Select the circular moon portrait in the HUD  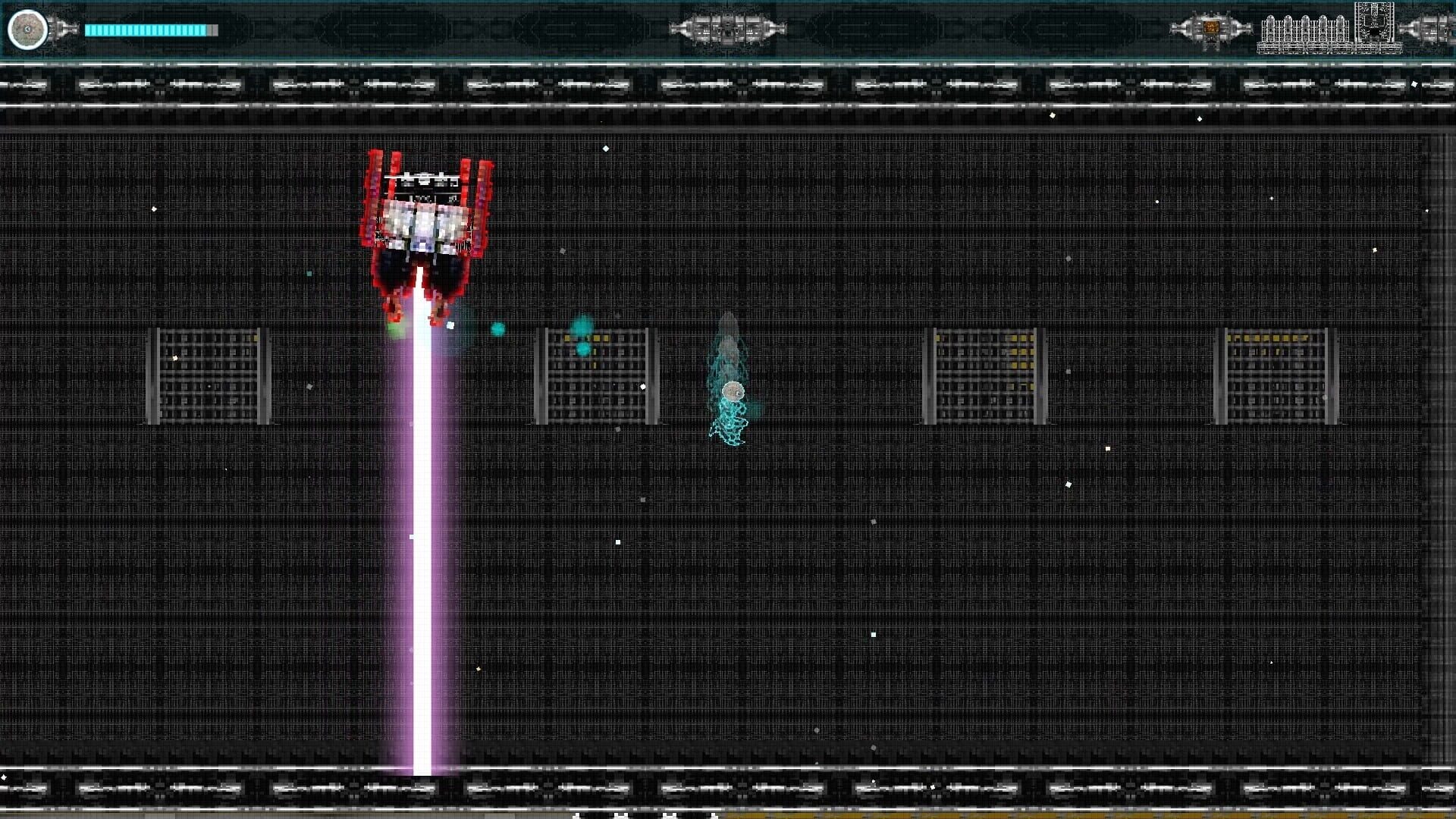point(27,30)
